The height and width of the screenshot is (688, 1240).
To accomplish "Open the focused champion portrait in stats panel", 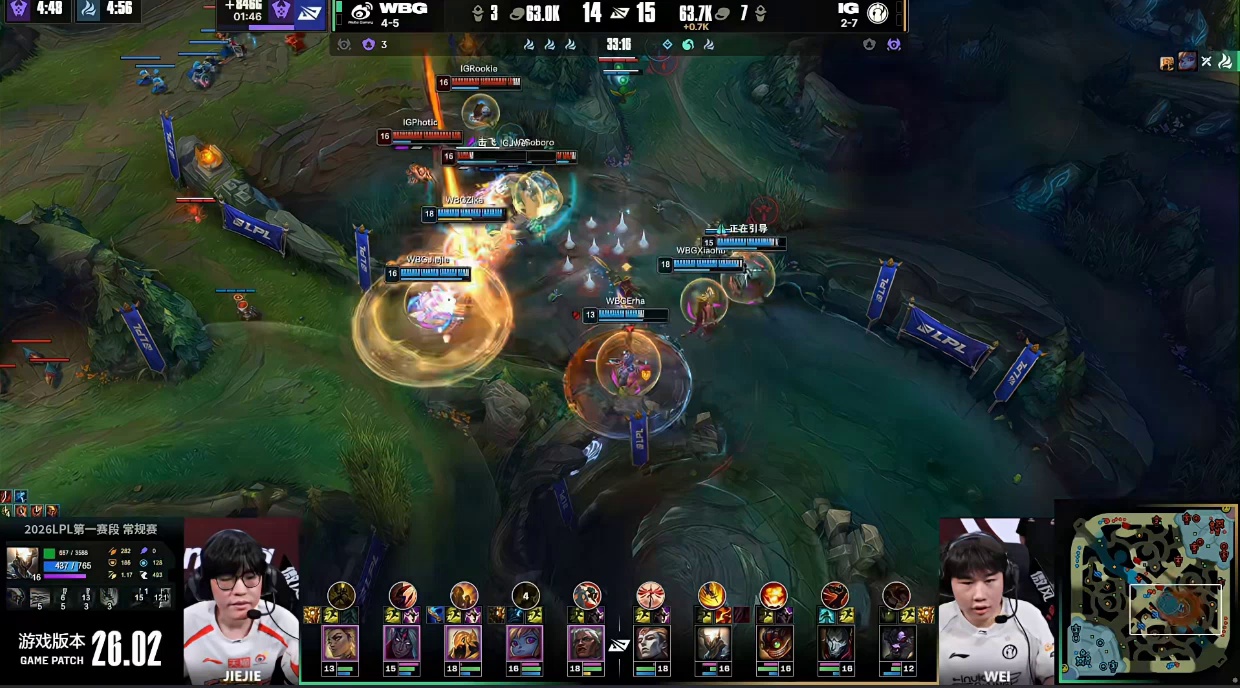I will [x=21, y=563].
